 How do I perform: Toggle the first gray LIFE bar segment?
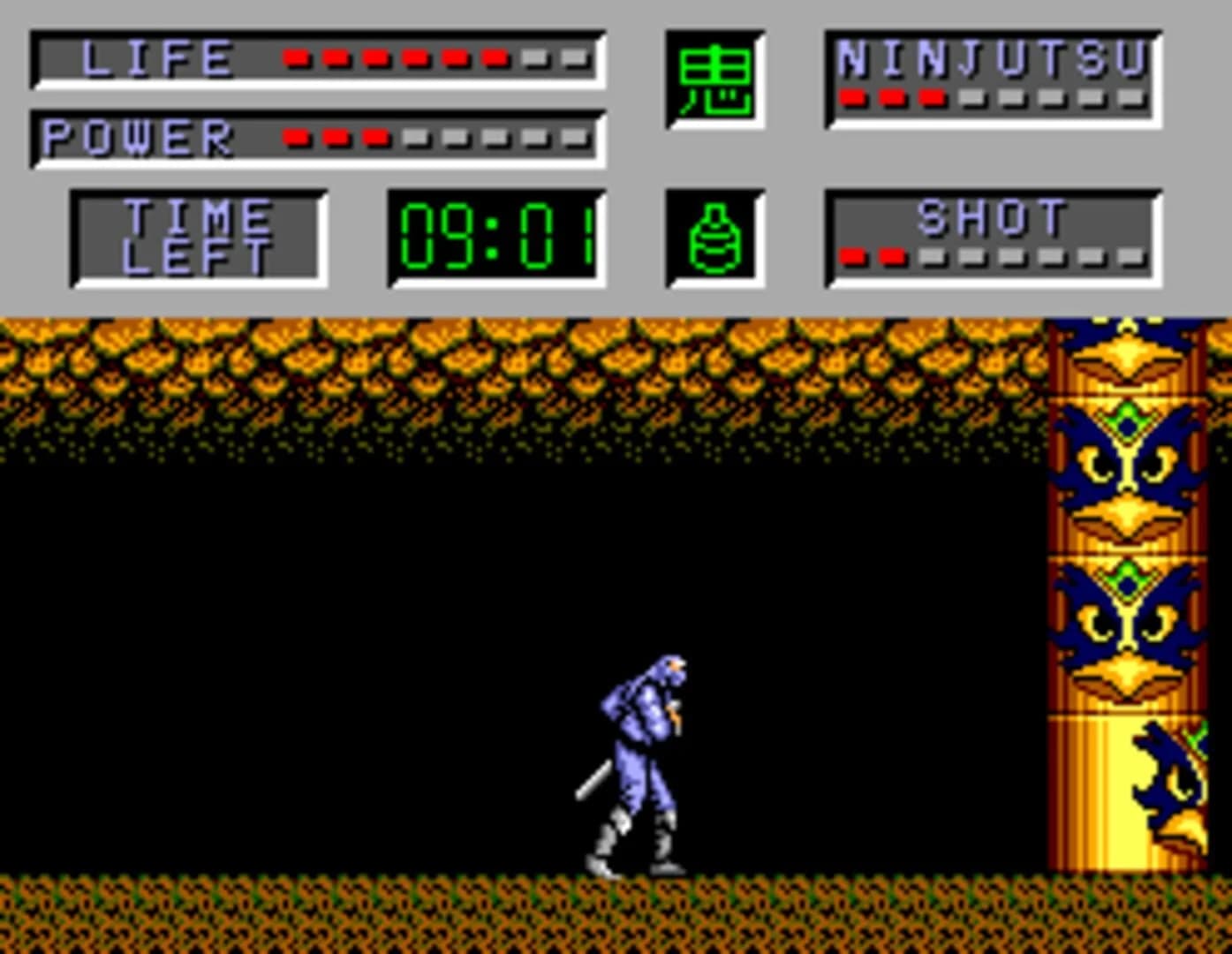(x=533, y=57)
